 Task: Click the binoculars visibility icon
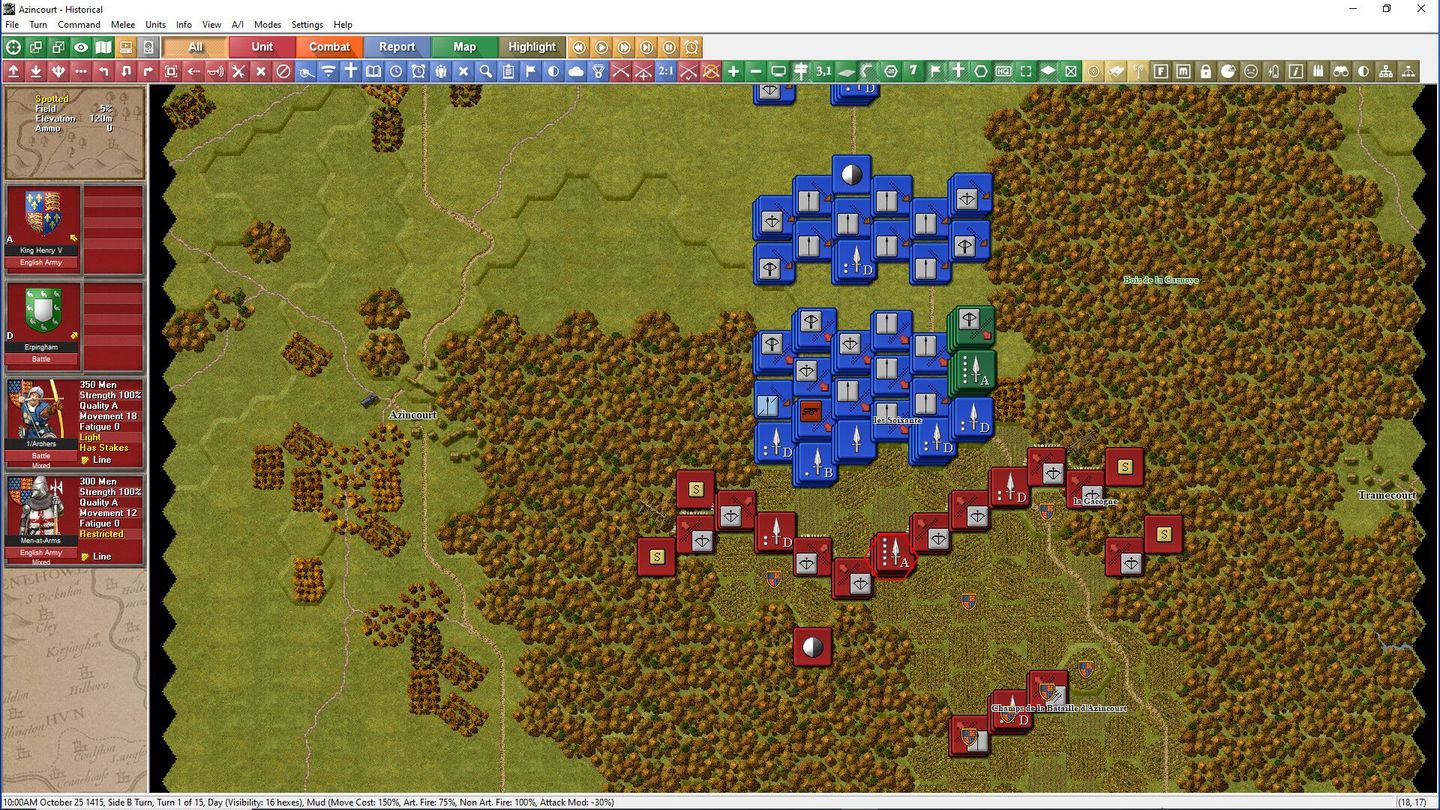click(1341, 72)
